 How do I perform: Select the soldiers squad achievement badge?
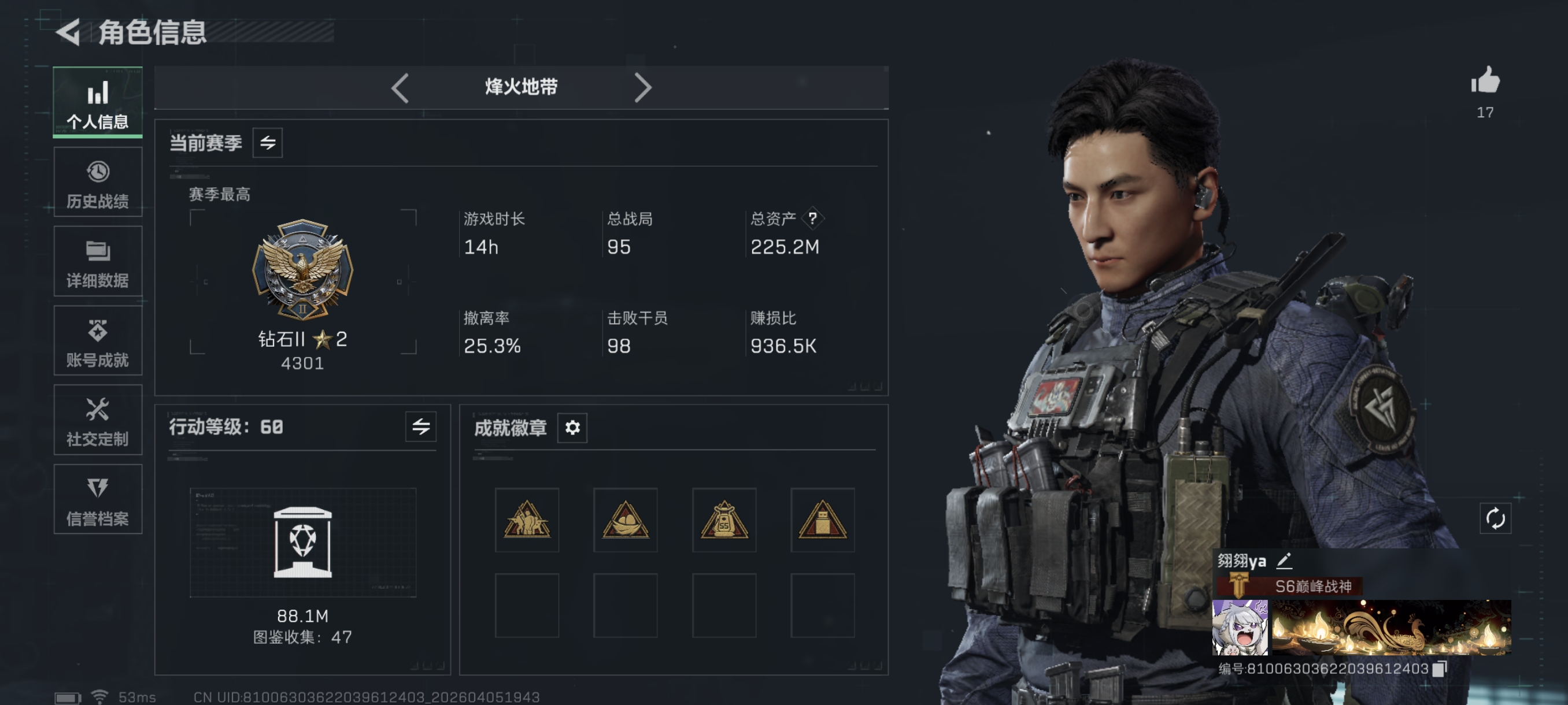pyautogui.click(x=527, y=520)
